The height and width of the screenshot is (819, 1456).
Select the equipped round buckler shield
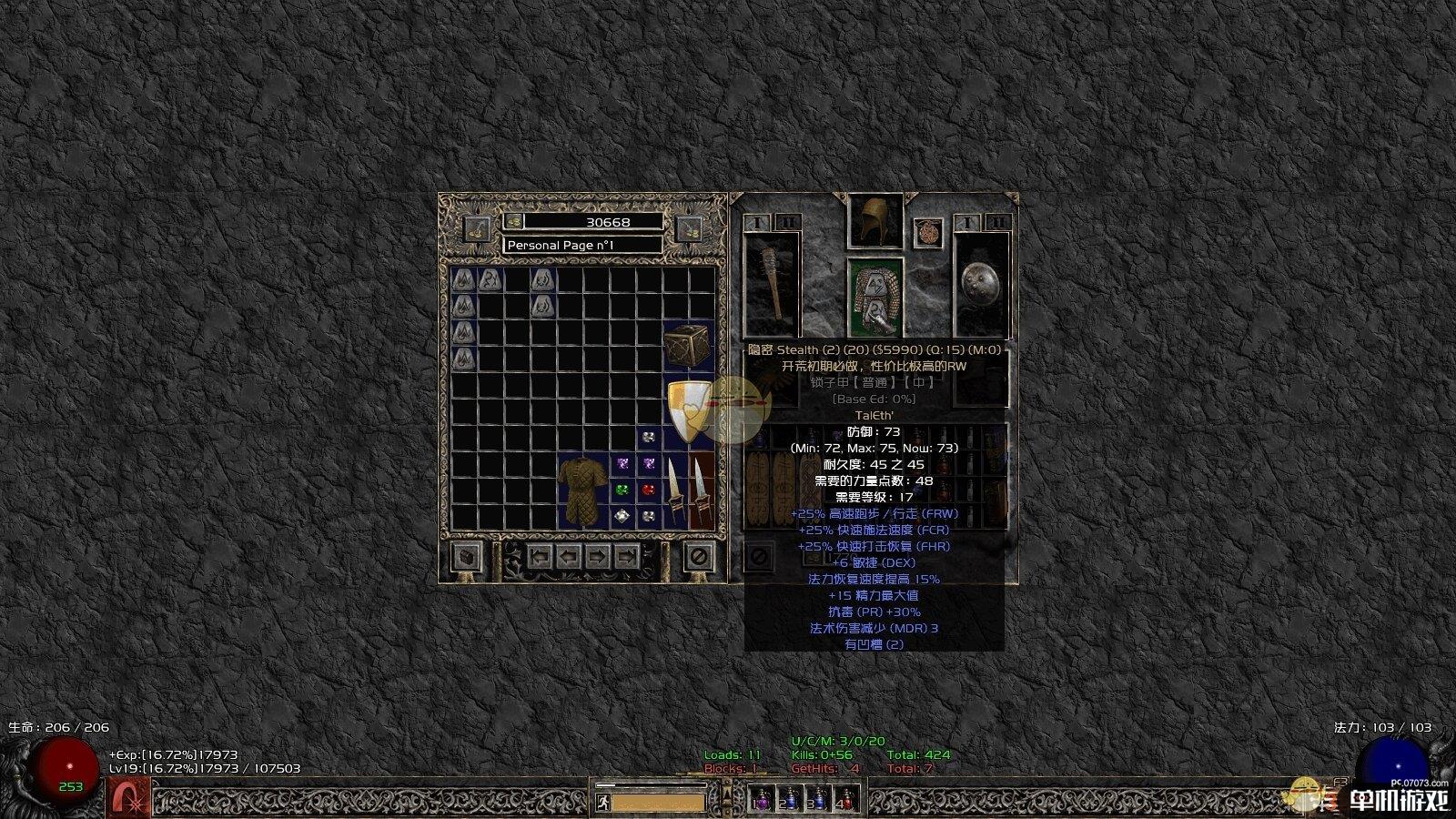981,282
